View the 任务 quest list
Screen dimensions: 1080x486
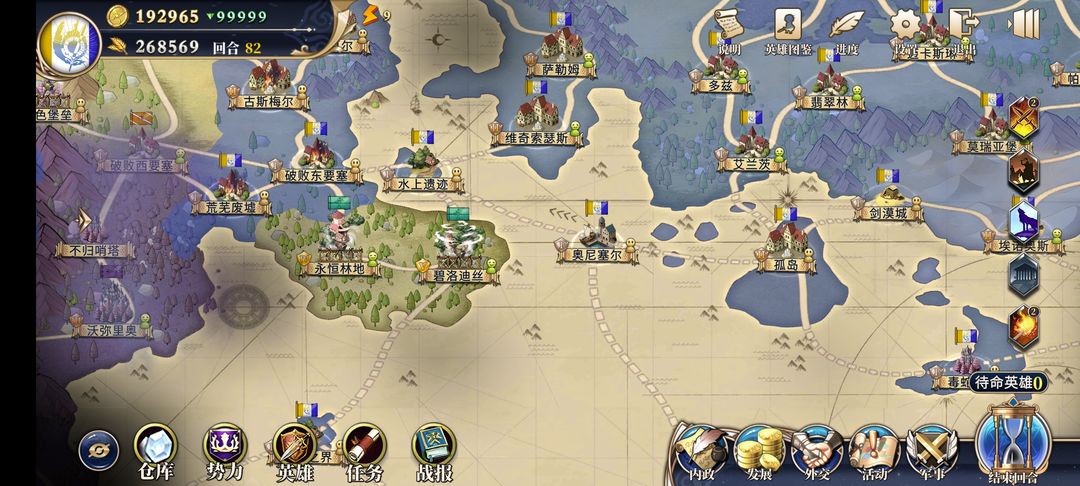coord(364,450)
